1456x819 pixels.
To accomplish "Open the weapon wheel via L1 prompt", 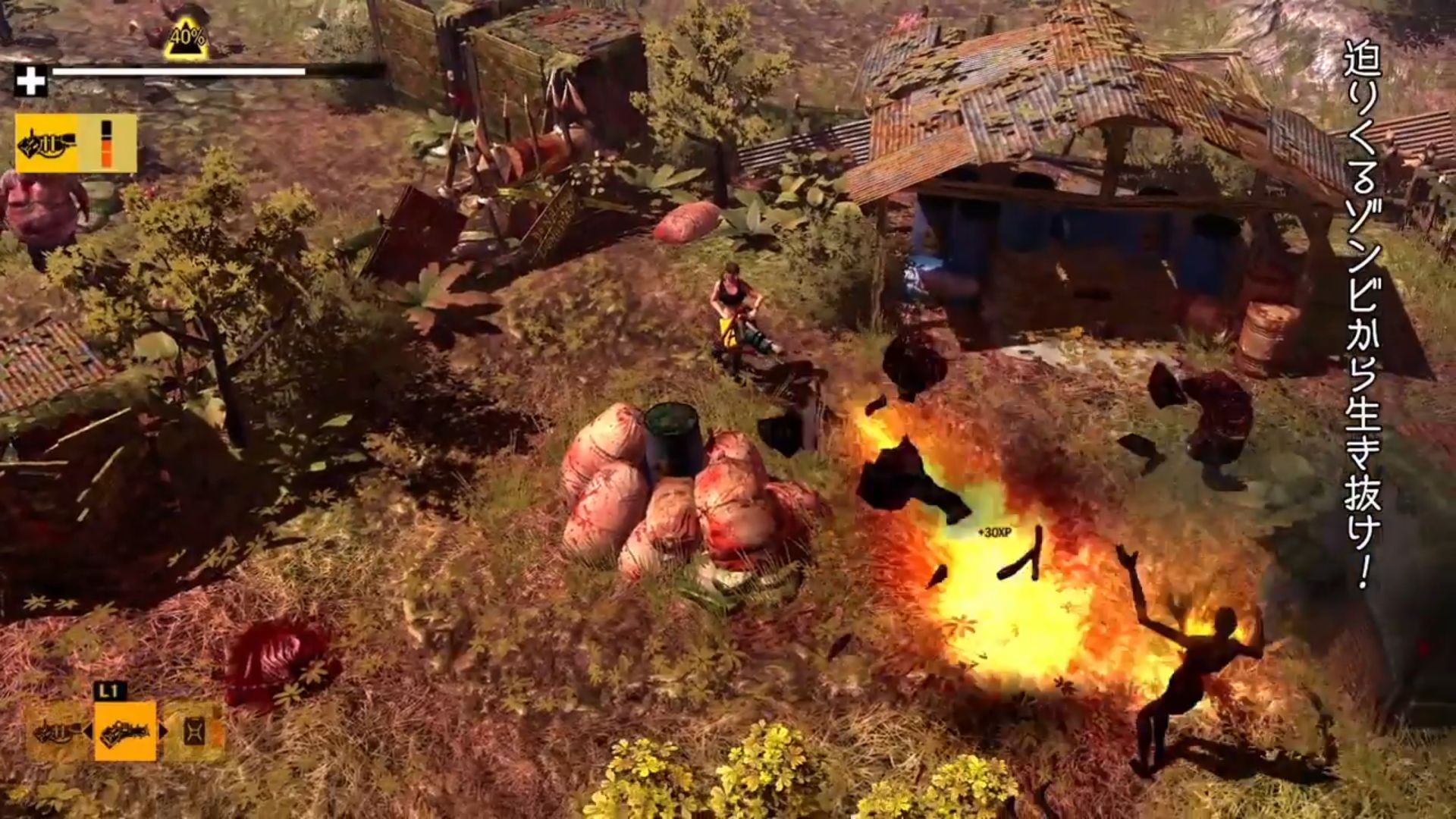I will pos(111,689).
